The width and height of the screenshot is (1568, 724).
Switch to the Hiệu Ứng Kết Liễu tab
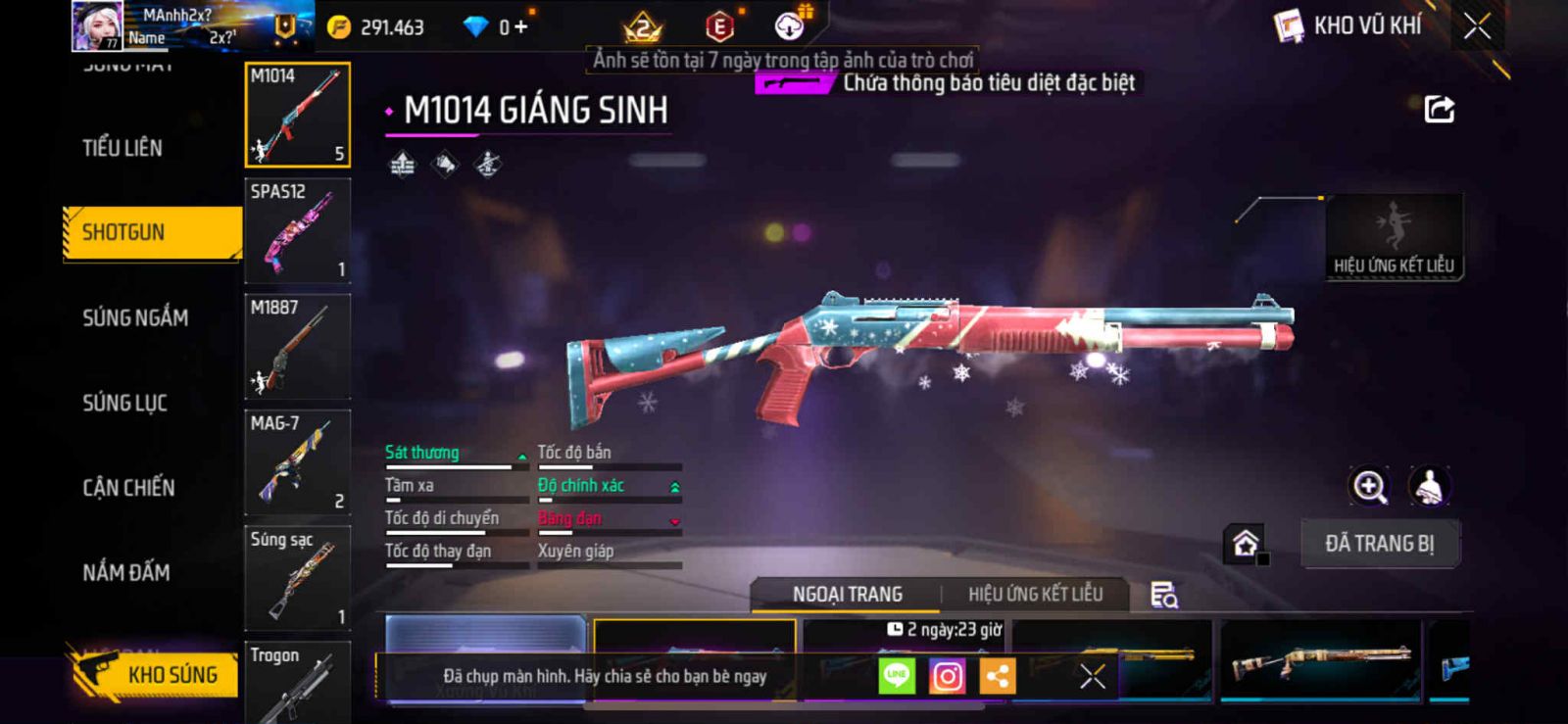1035,595
